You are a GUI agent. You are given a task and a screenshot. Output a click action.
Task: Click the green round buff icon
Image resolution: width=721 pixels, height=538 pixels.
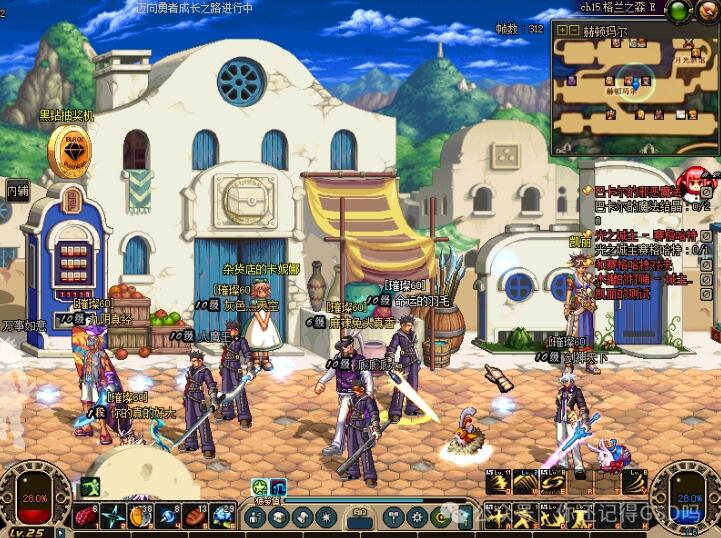pos(258,487)
